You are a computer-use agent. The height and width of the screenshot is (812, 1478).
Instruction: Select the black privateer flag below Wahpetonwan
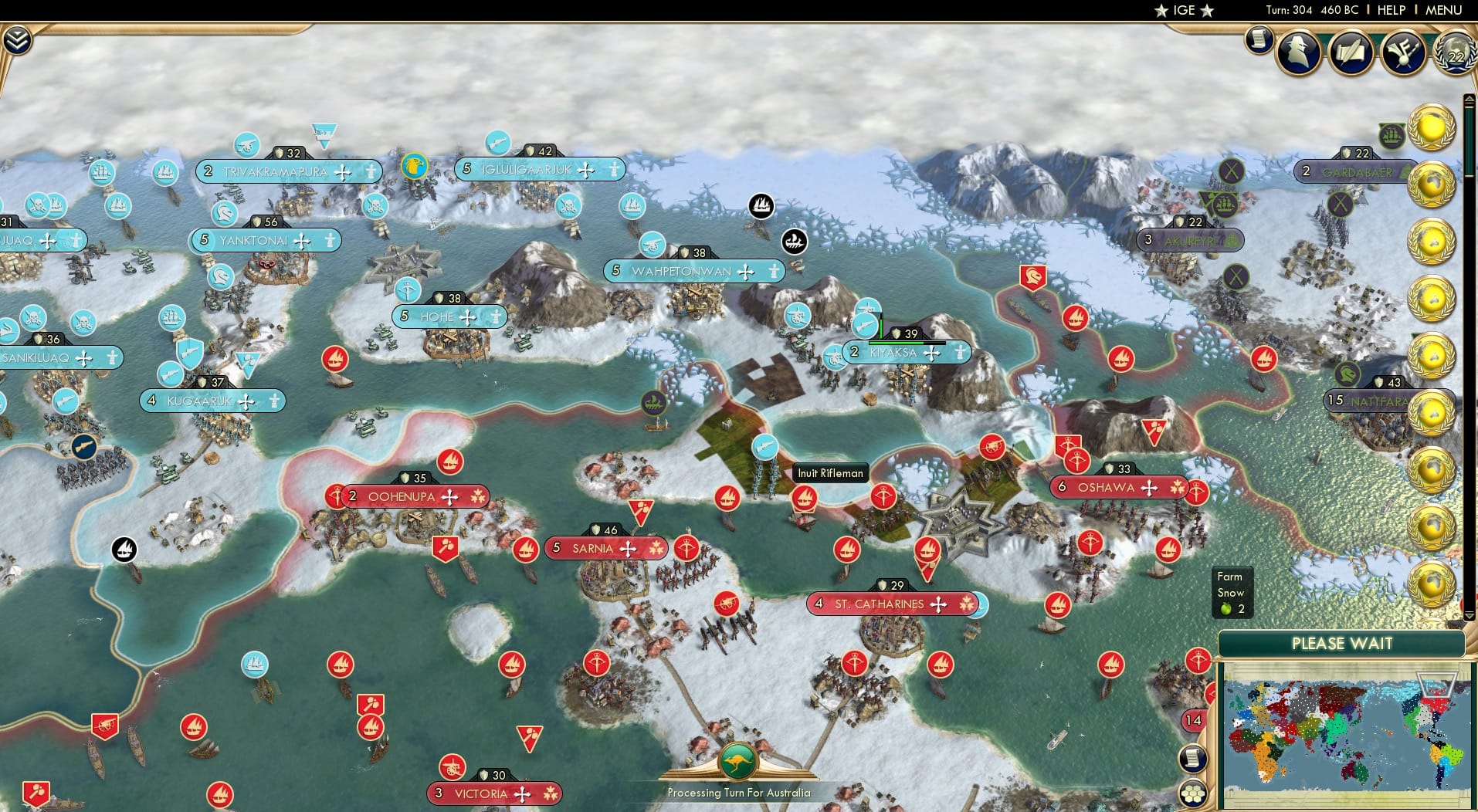tap(795, 240)
